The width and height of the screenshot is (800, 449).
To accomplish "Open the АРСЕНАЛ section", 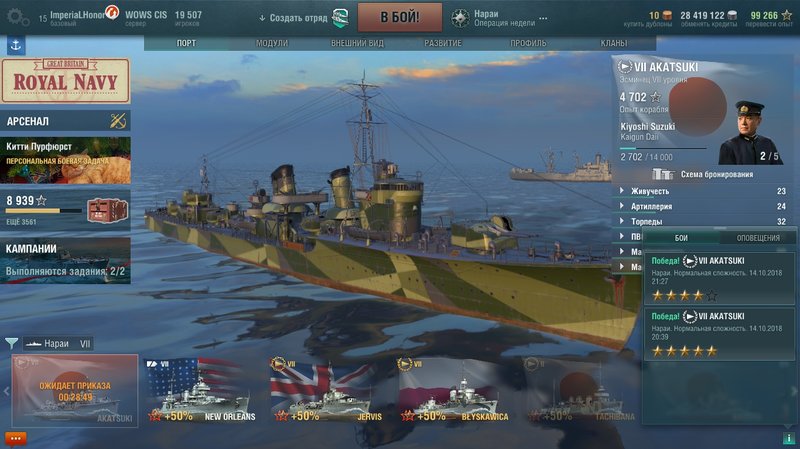I will (x=65, y=121).
